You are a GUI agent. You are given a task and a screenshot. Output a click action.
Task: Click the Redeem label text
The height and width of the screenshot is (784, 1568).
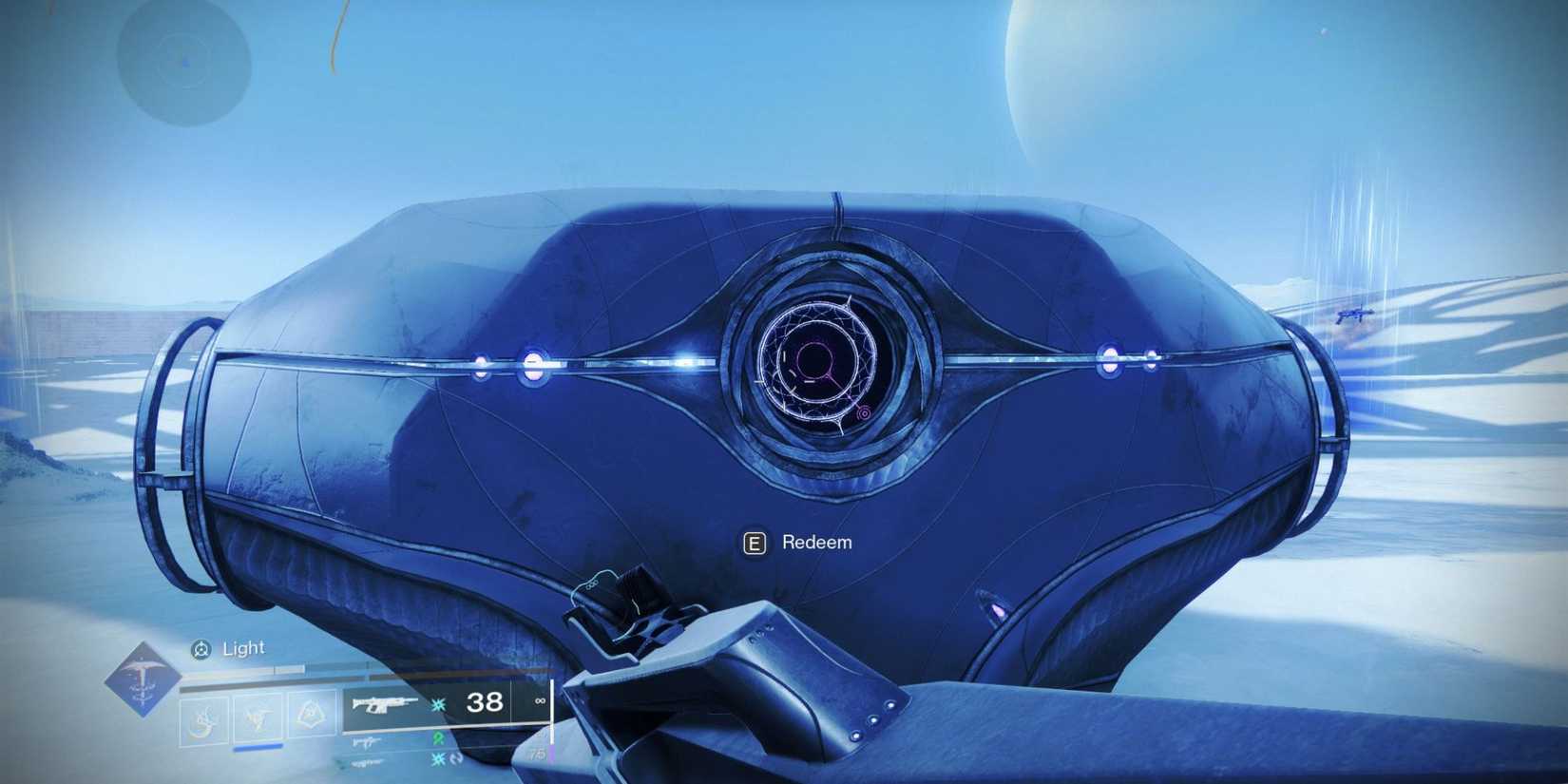815,542
